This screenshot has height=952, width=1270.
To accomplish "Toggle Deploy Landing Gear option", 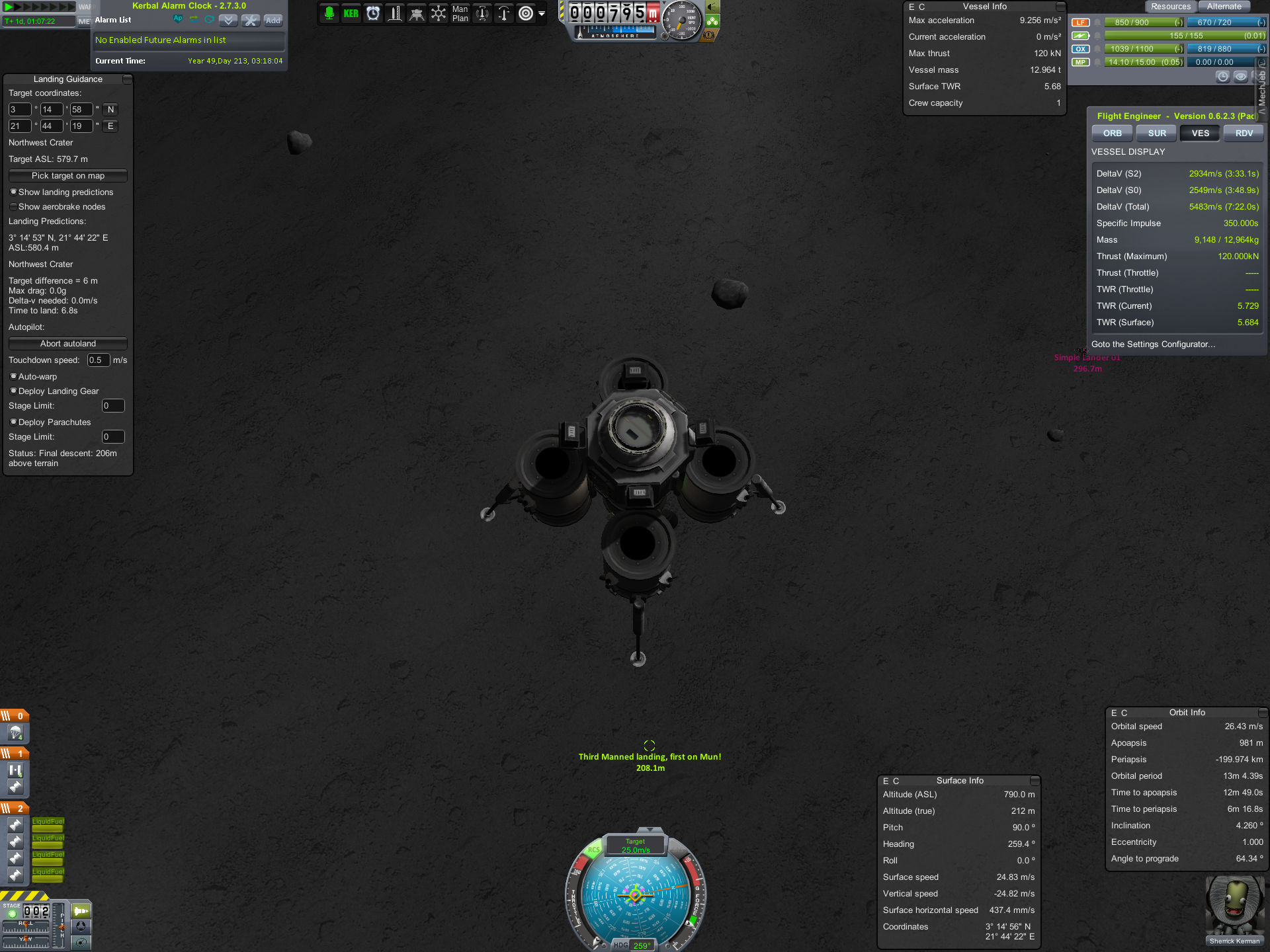I will coord(13,391).
